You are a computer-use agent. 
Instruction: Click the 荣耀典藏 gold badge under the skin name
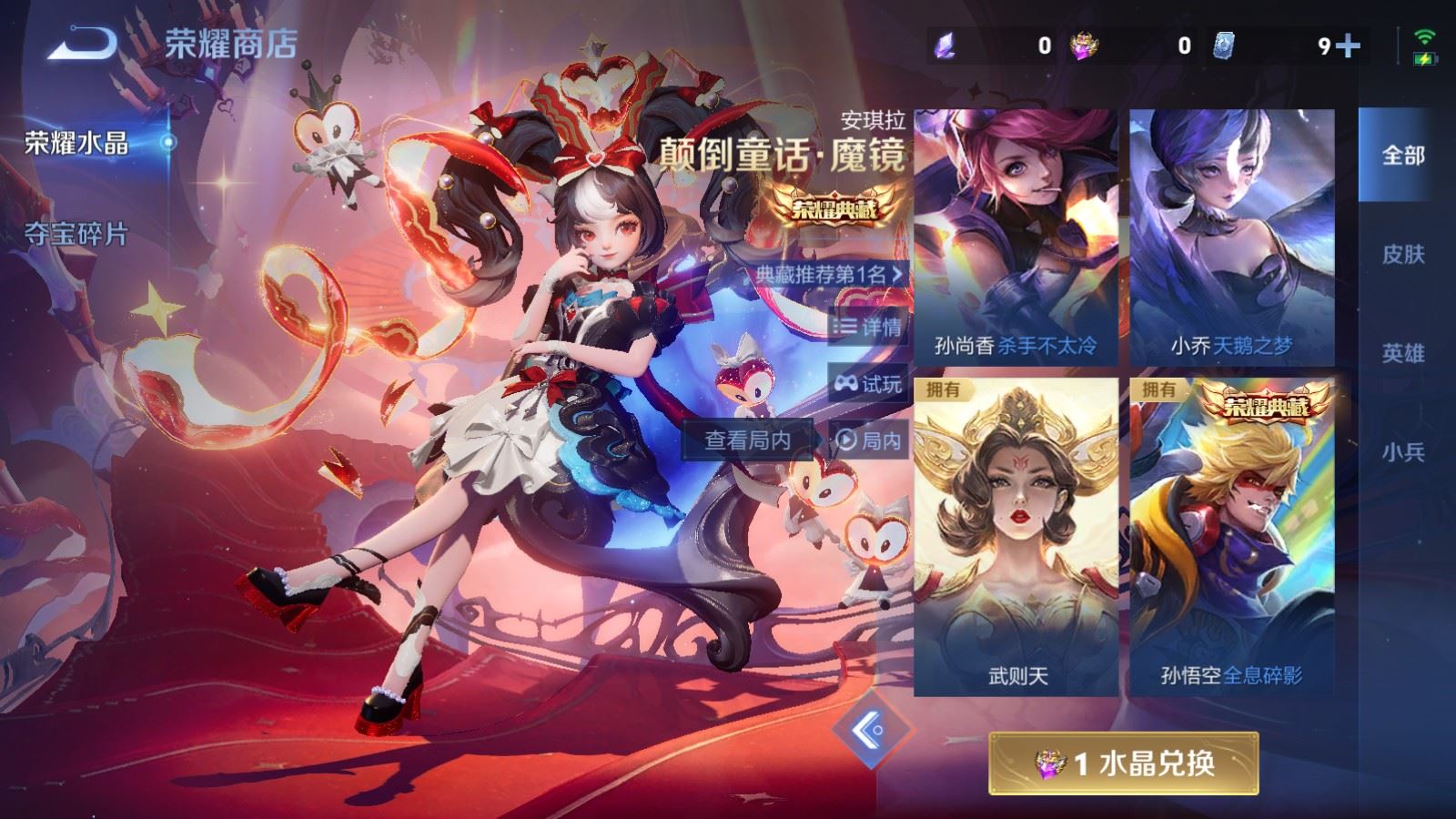tap(834, 207)
